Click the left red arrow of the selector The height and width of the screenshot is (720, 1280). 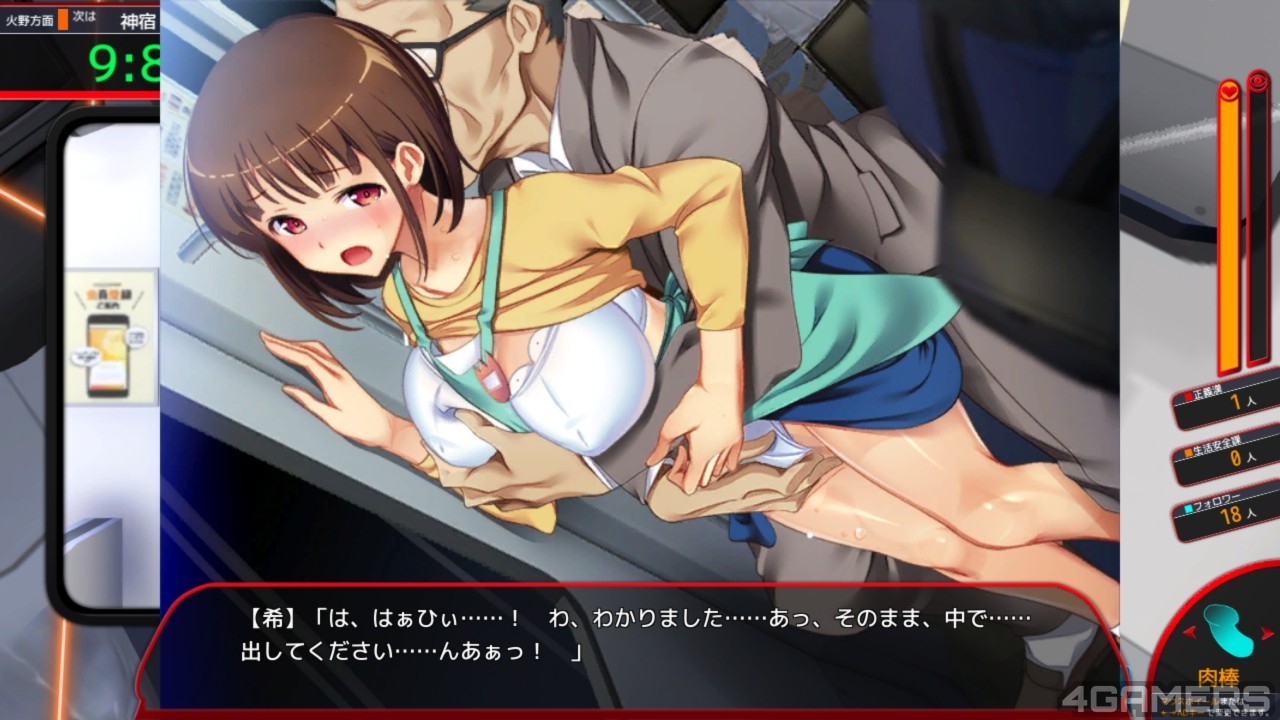click(x=1188, y=632)
